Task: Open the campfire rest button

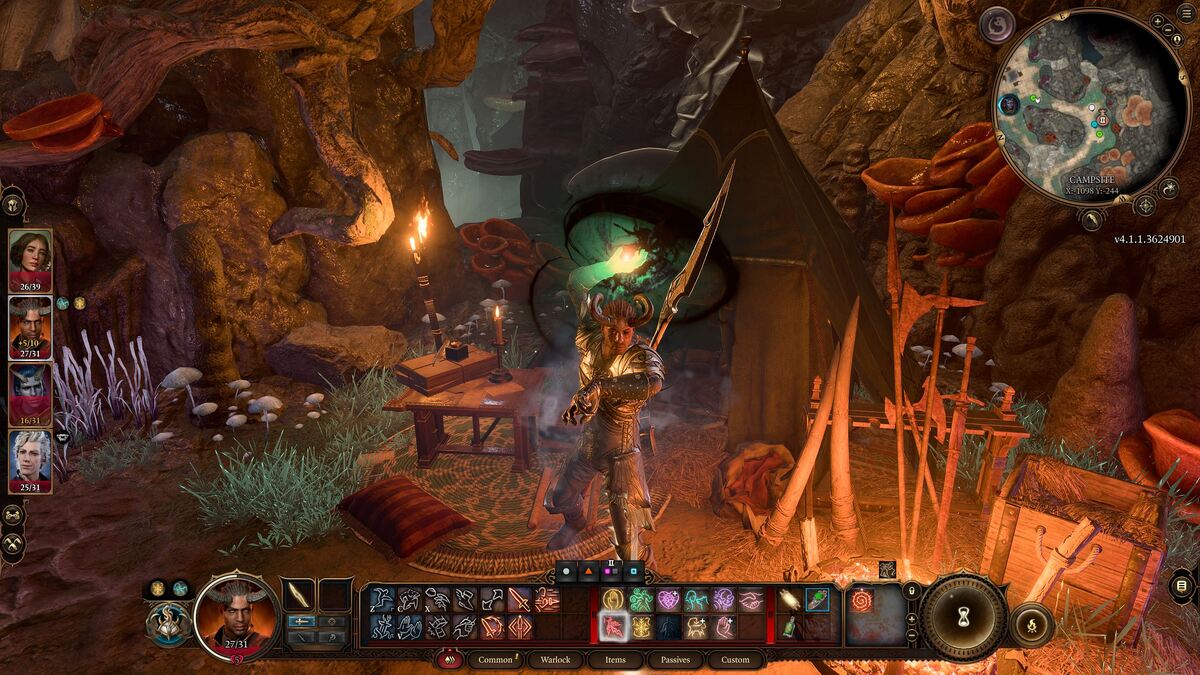Action: [1031, 625]
